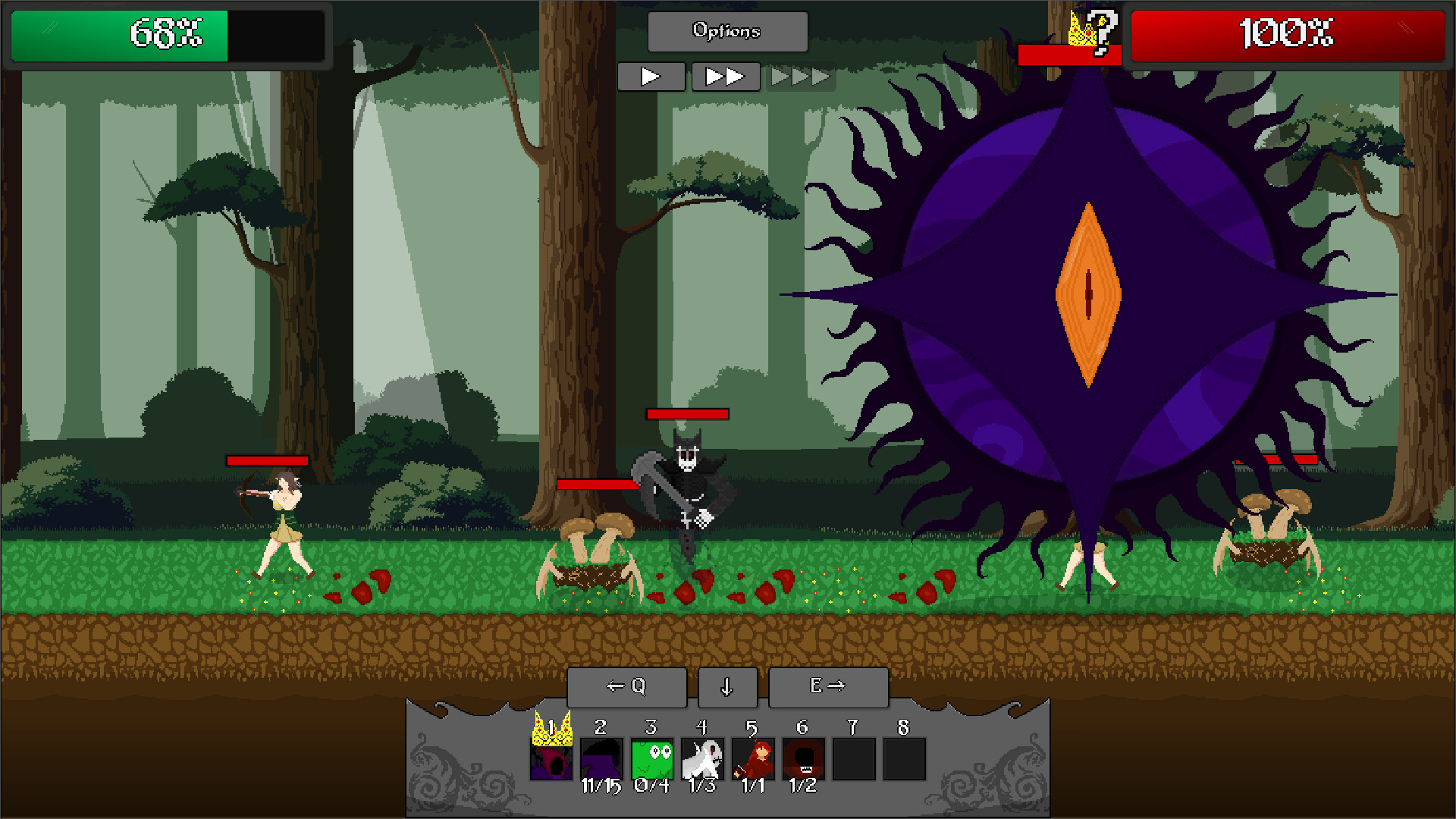
Task: Click the health bar above the scythe reaper
Action: [686, 415]
